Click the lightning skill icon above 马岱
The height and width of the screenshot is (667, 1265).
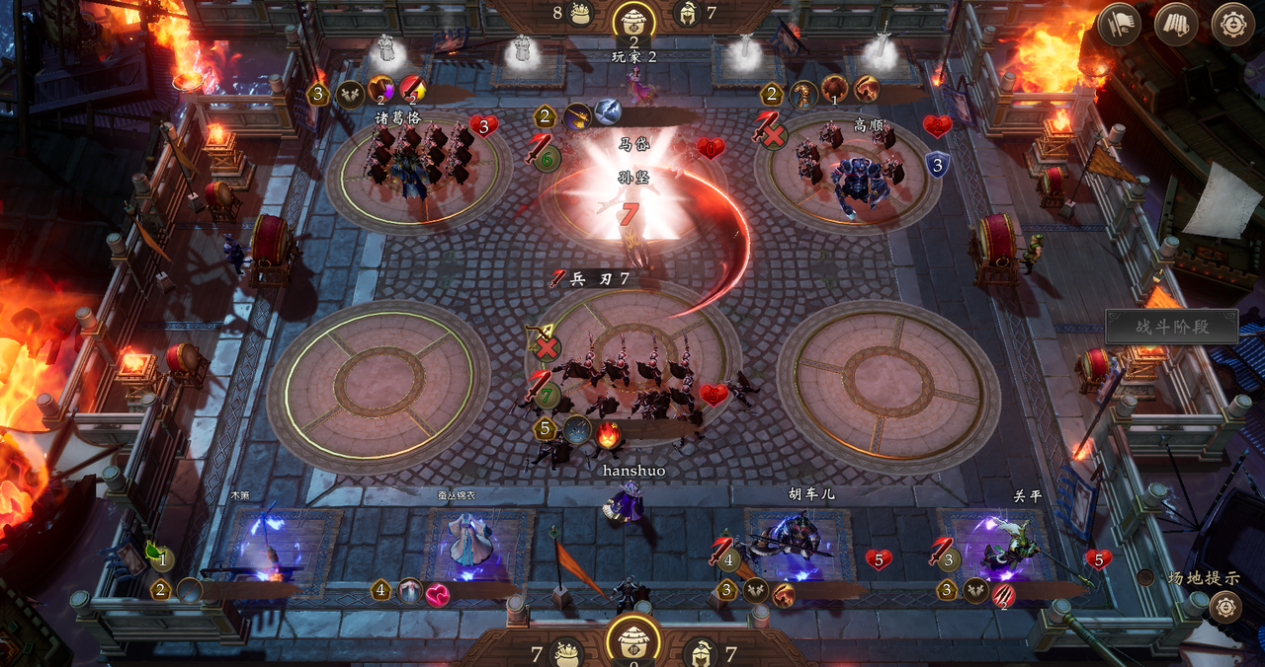tap(607, 111)
